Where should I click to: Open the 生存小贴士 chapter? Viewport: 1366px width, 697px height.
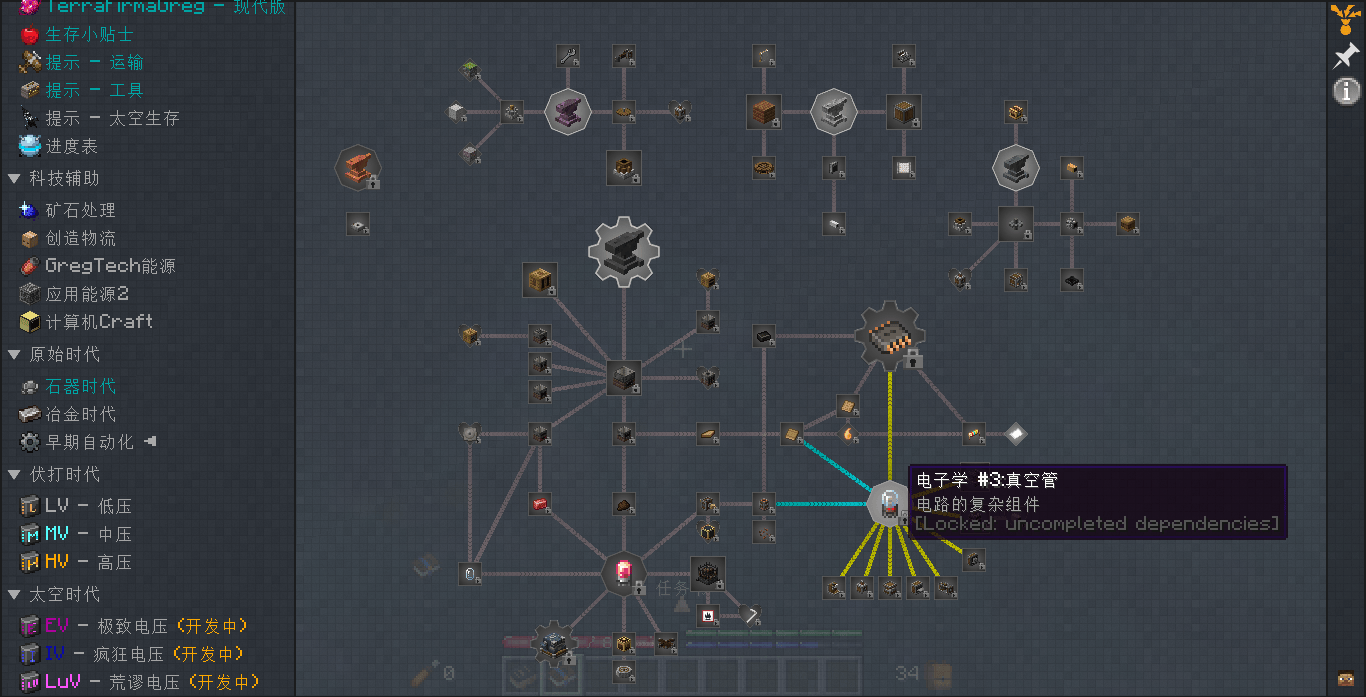click(x=88, y=34)
